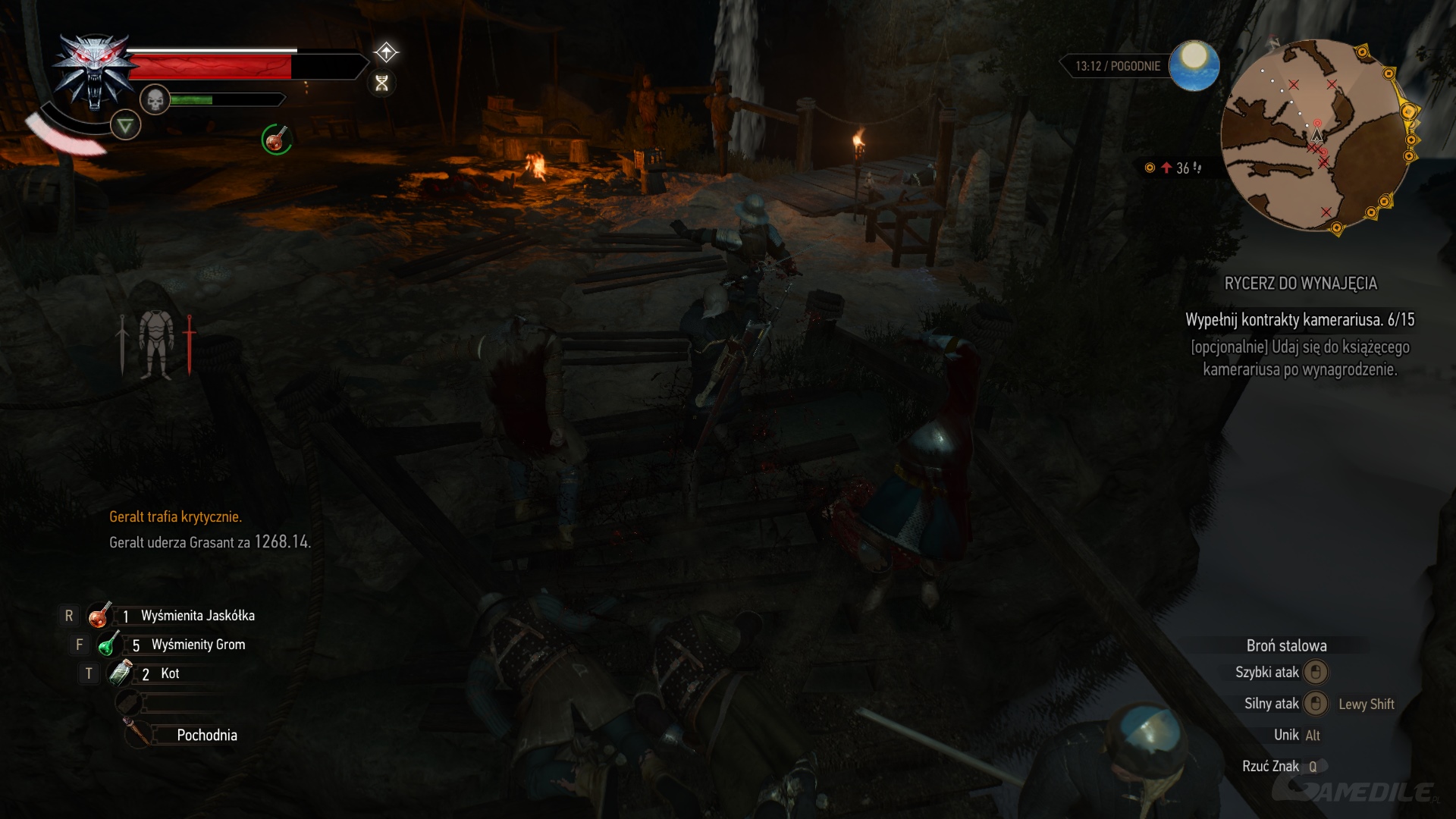Equip the Pochodnia torch slot
The width and height of the screenshot is (1456, 819).
click(137, 734)
